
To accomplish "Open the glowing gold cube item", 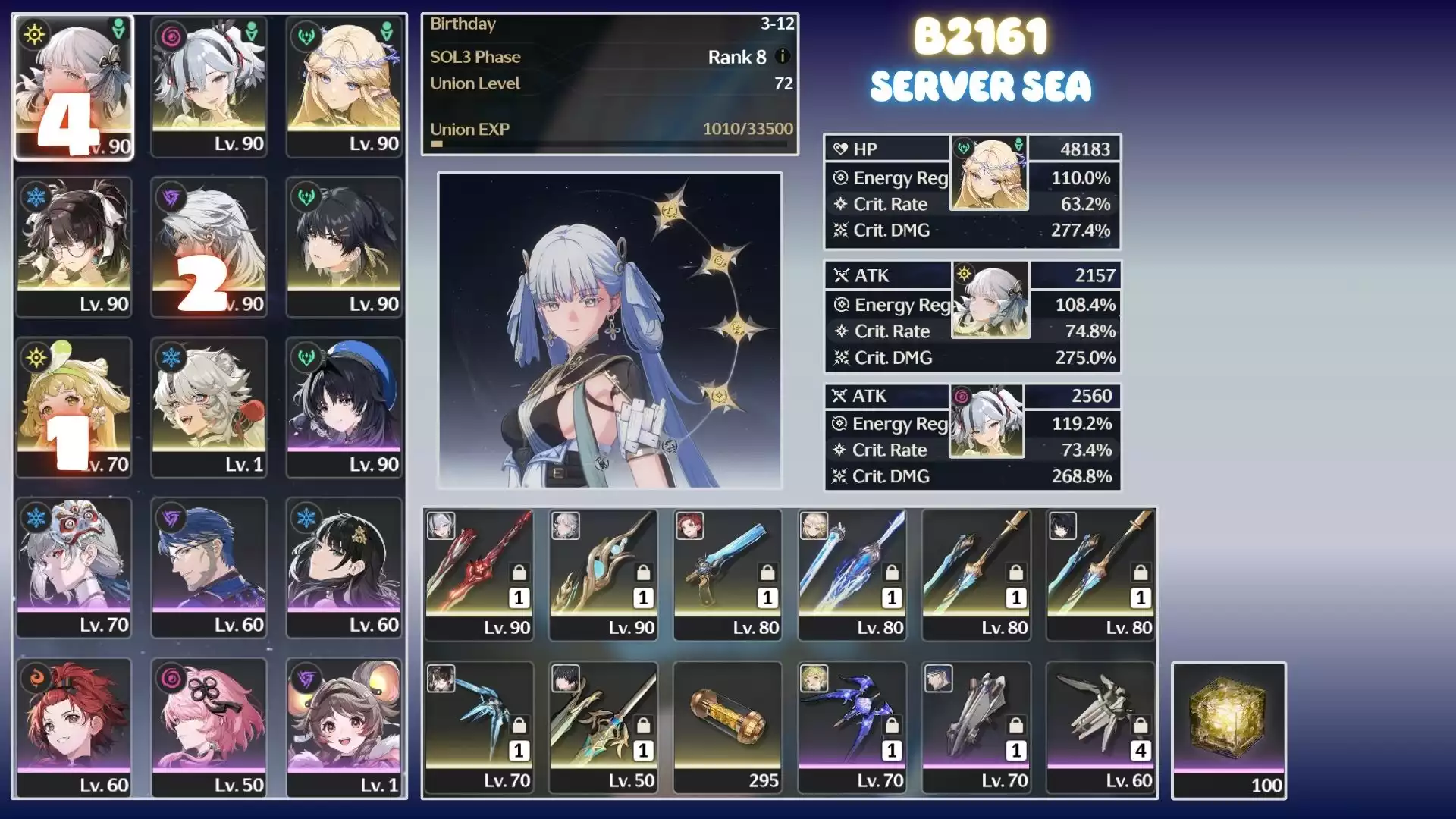I will coord(1228,730).
